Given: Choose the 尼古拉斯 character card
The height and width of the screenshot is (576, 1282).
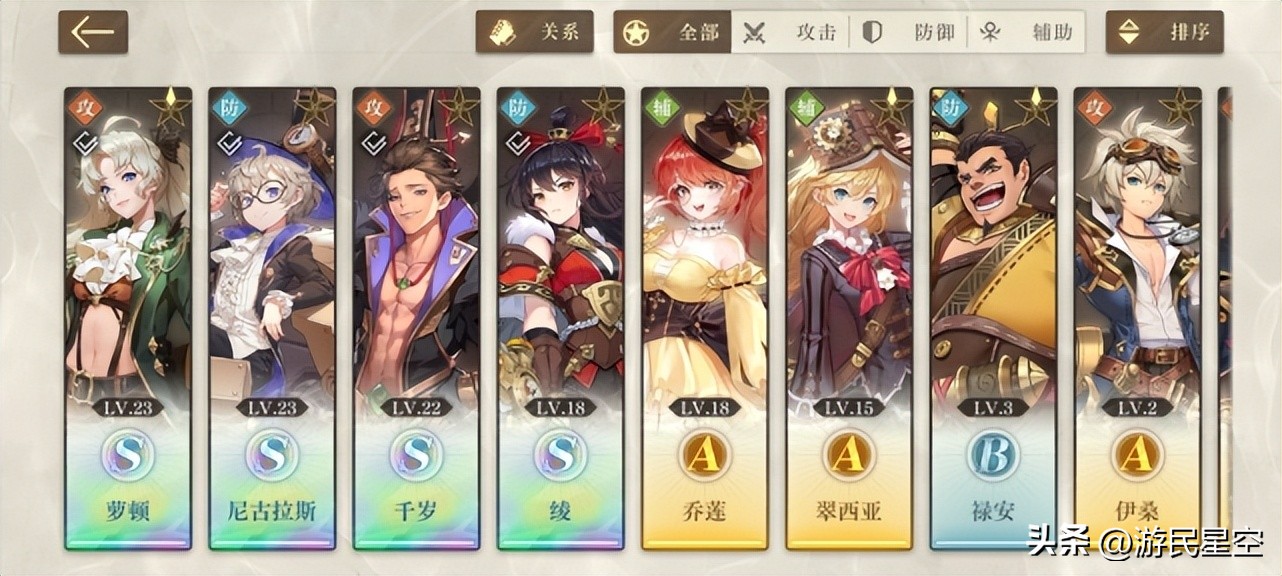Looking at the screenshot, I should click(x=272, y=318).
